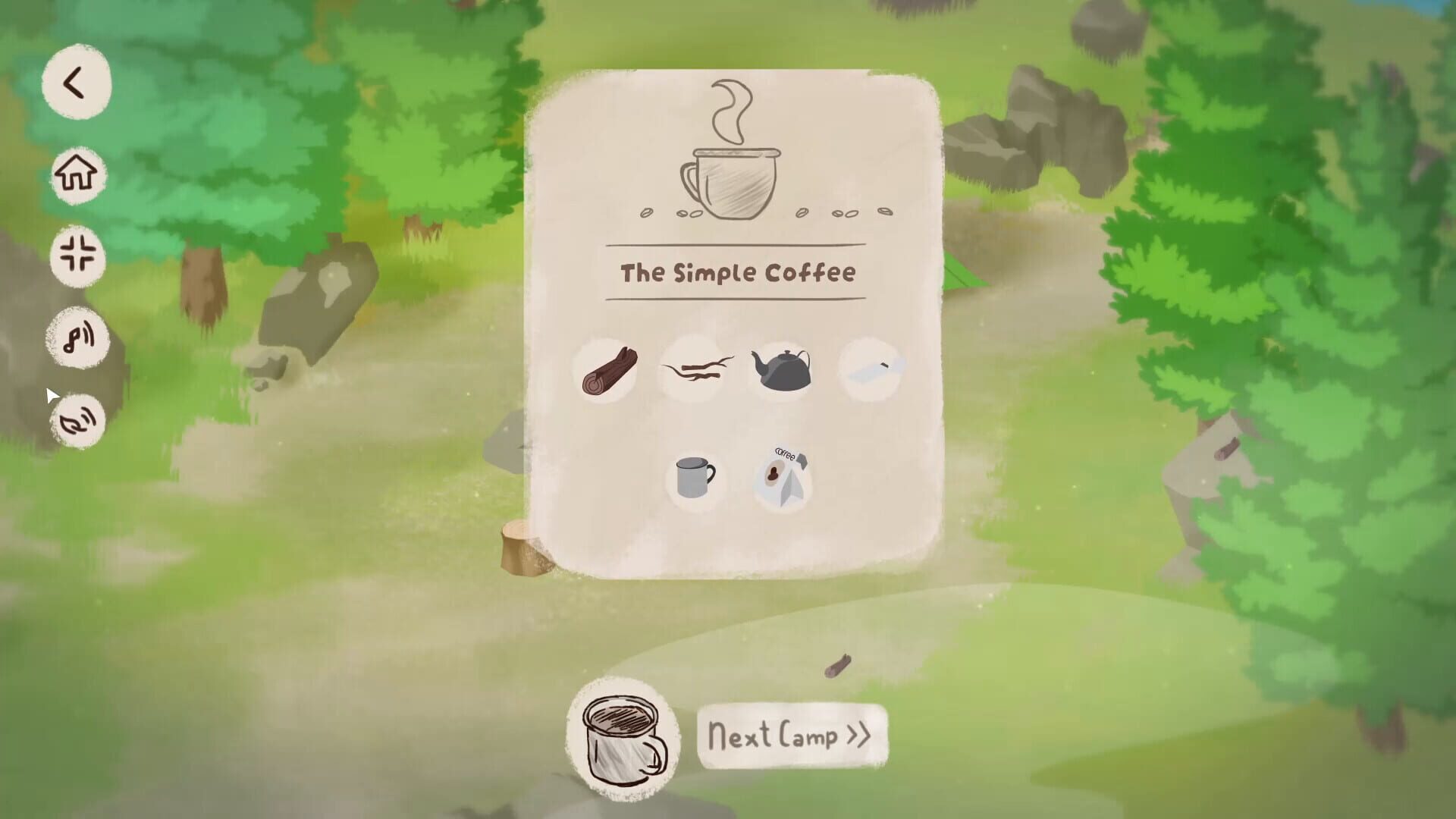Toggle the ambient leaf sound icon
Screen dimensions: 1456x819
point(78,419)
